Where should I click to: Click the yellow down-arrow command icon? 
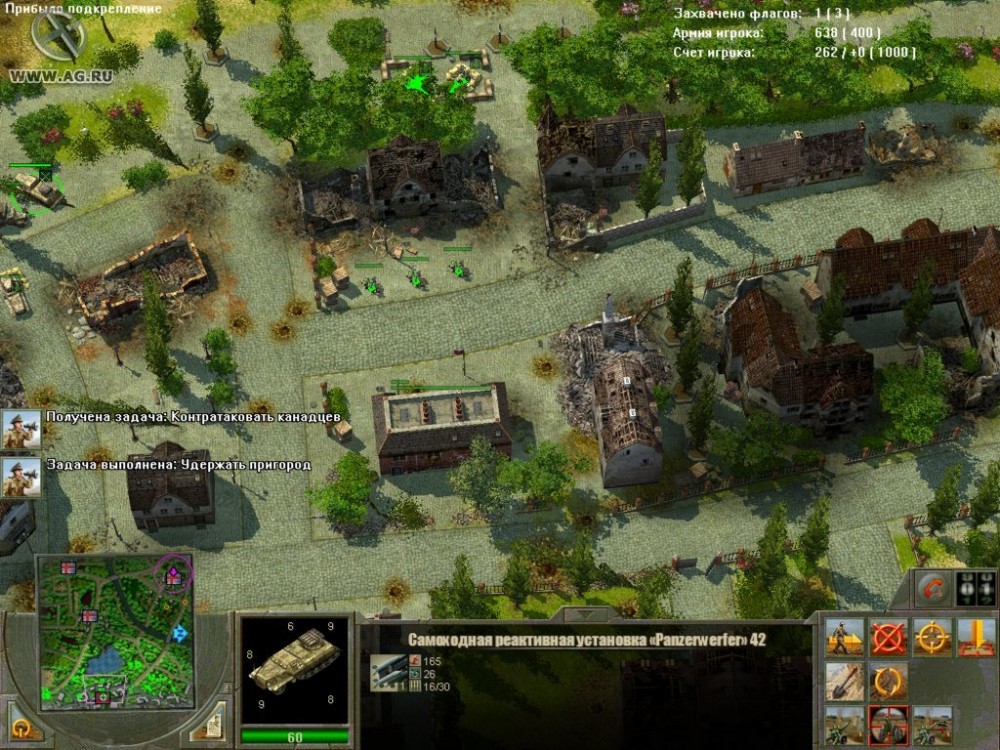click(975, 637)
